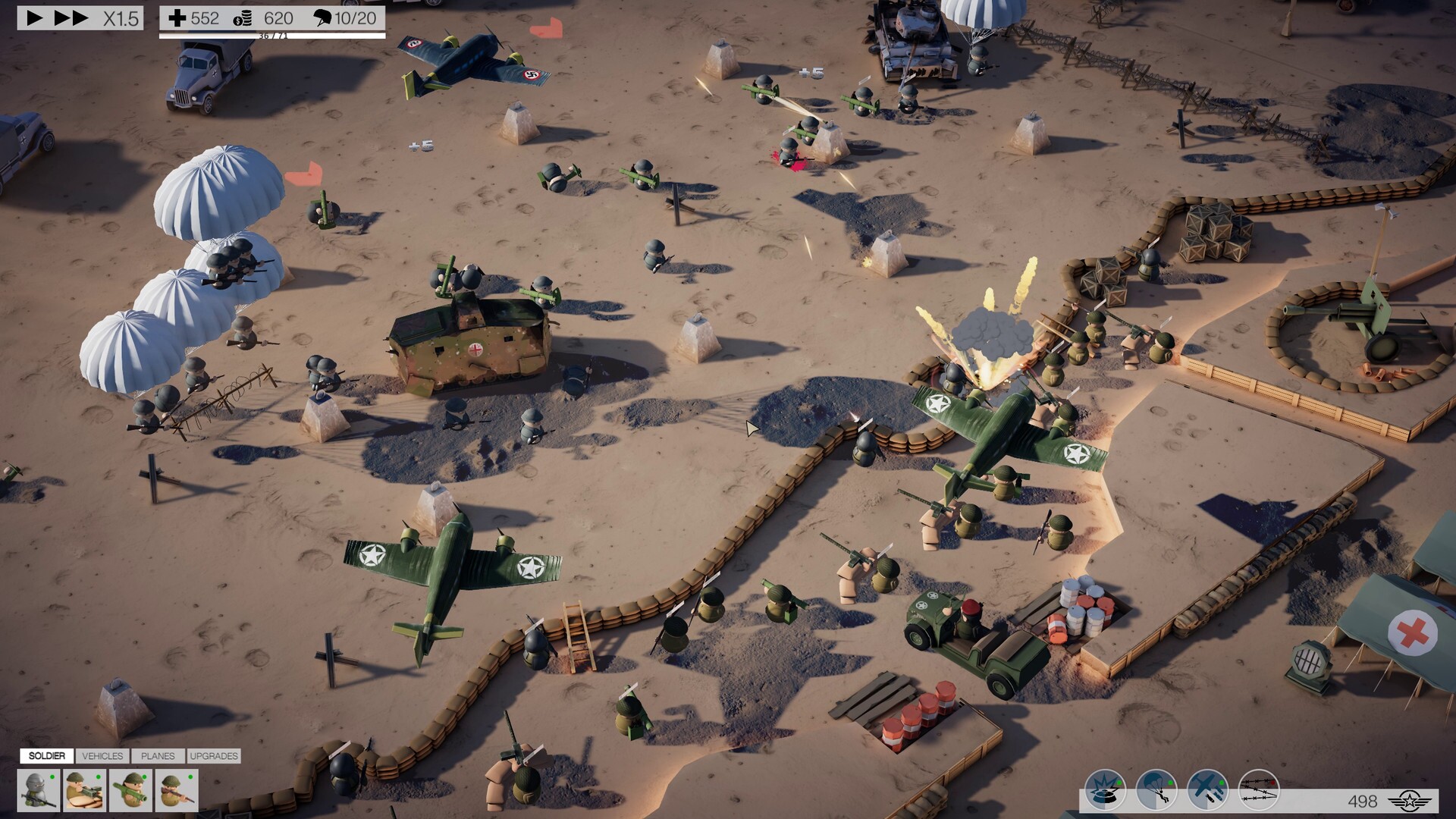This screenshot has height=819, width=1456.
Task: Click the coin stack currency icon
Action: click(244, 20)
